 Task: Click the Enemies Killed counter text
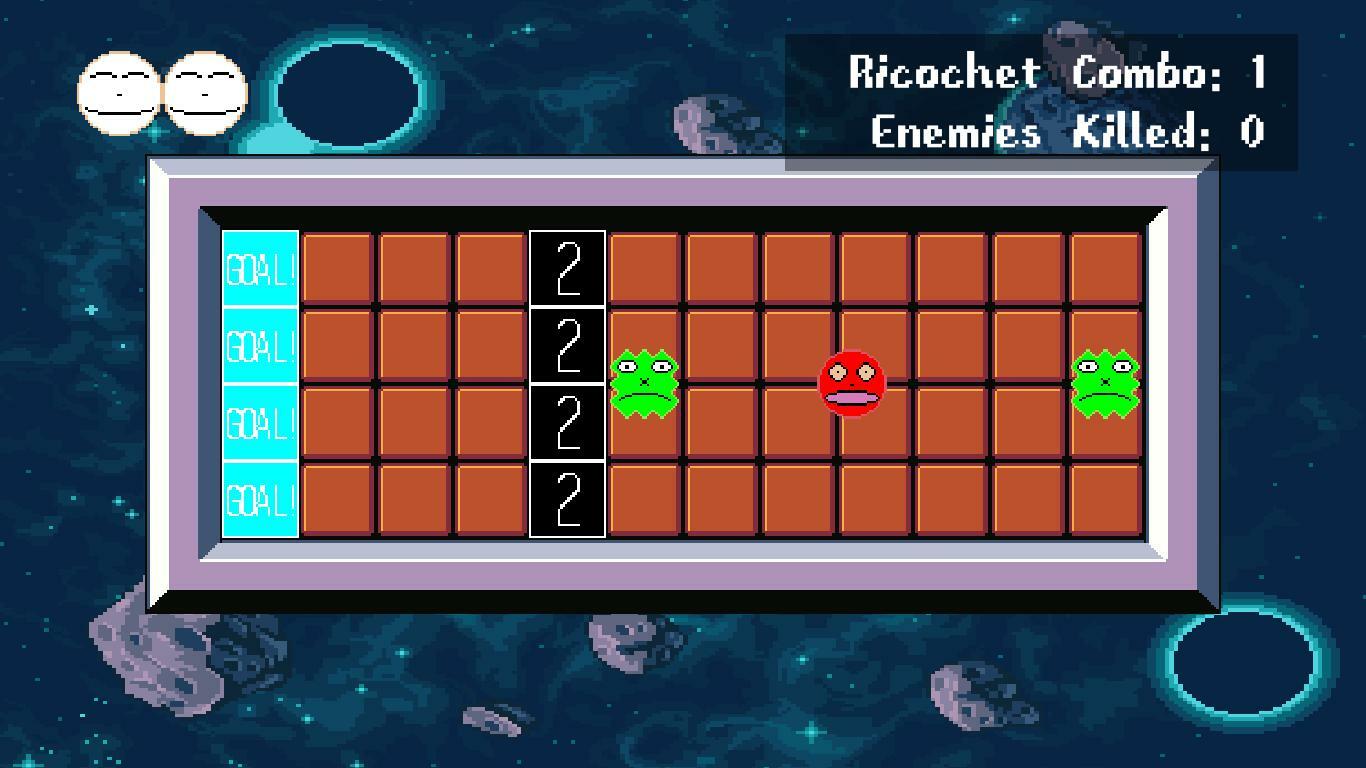[1065, 130]
